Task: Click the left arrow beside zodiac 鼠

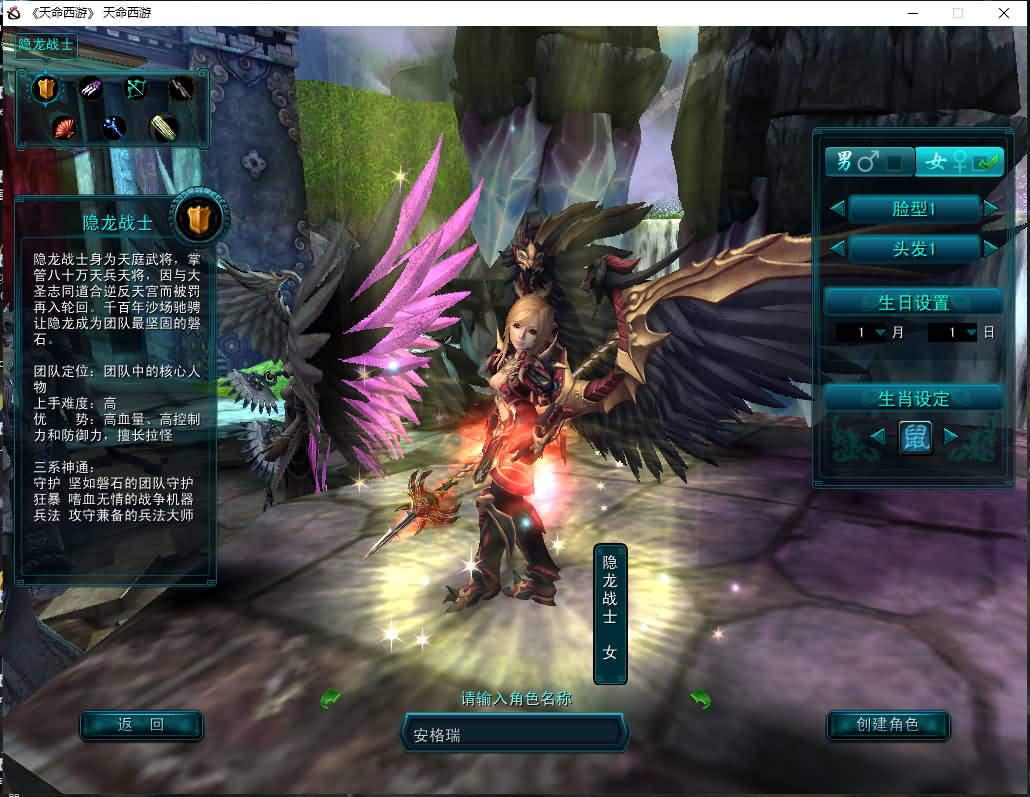Action: (877, 436)
